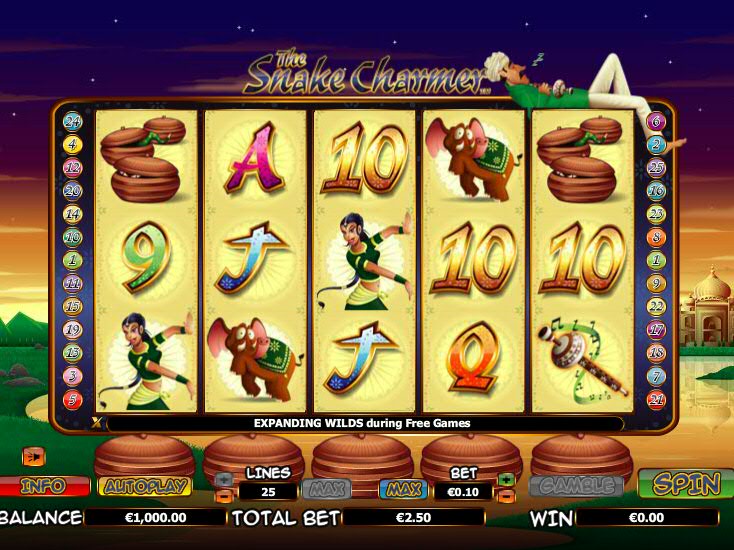Screen dimensions: 734x550
Task: Close the message bar with the X
Action: point(97,423)
